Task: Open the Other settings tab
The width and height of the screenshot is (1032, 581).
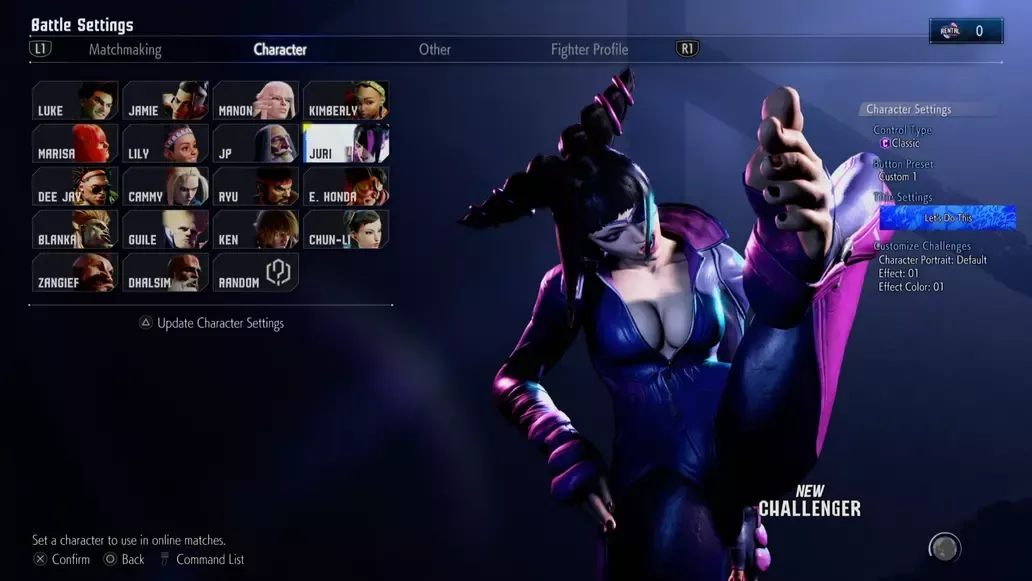Action: [434, 49]
